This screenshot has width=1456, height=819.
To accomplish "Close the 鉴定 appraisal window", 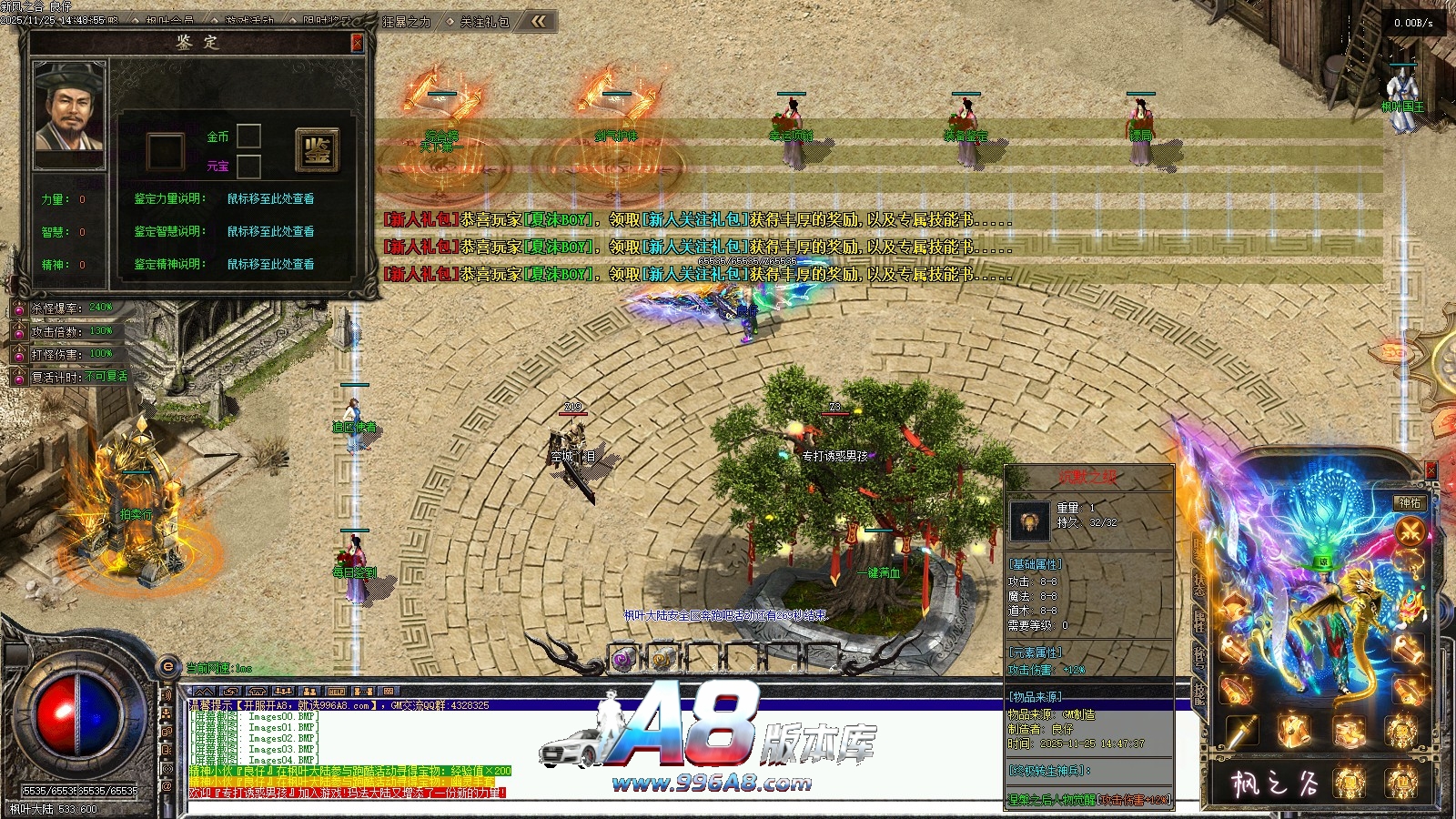I will [357, 43].
